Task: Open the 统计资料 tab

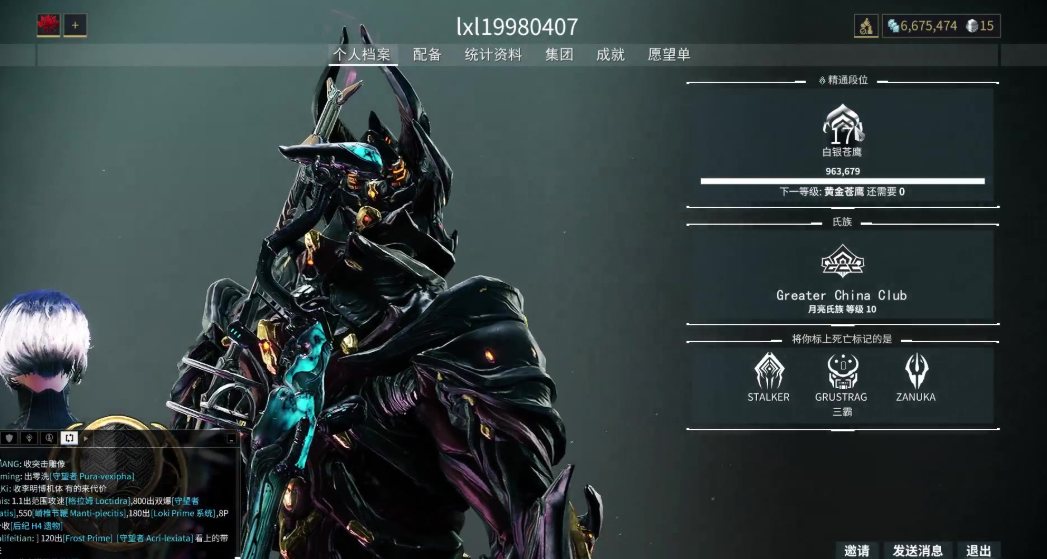Action: (x=493, y=55)
